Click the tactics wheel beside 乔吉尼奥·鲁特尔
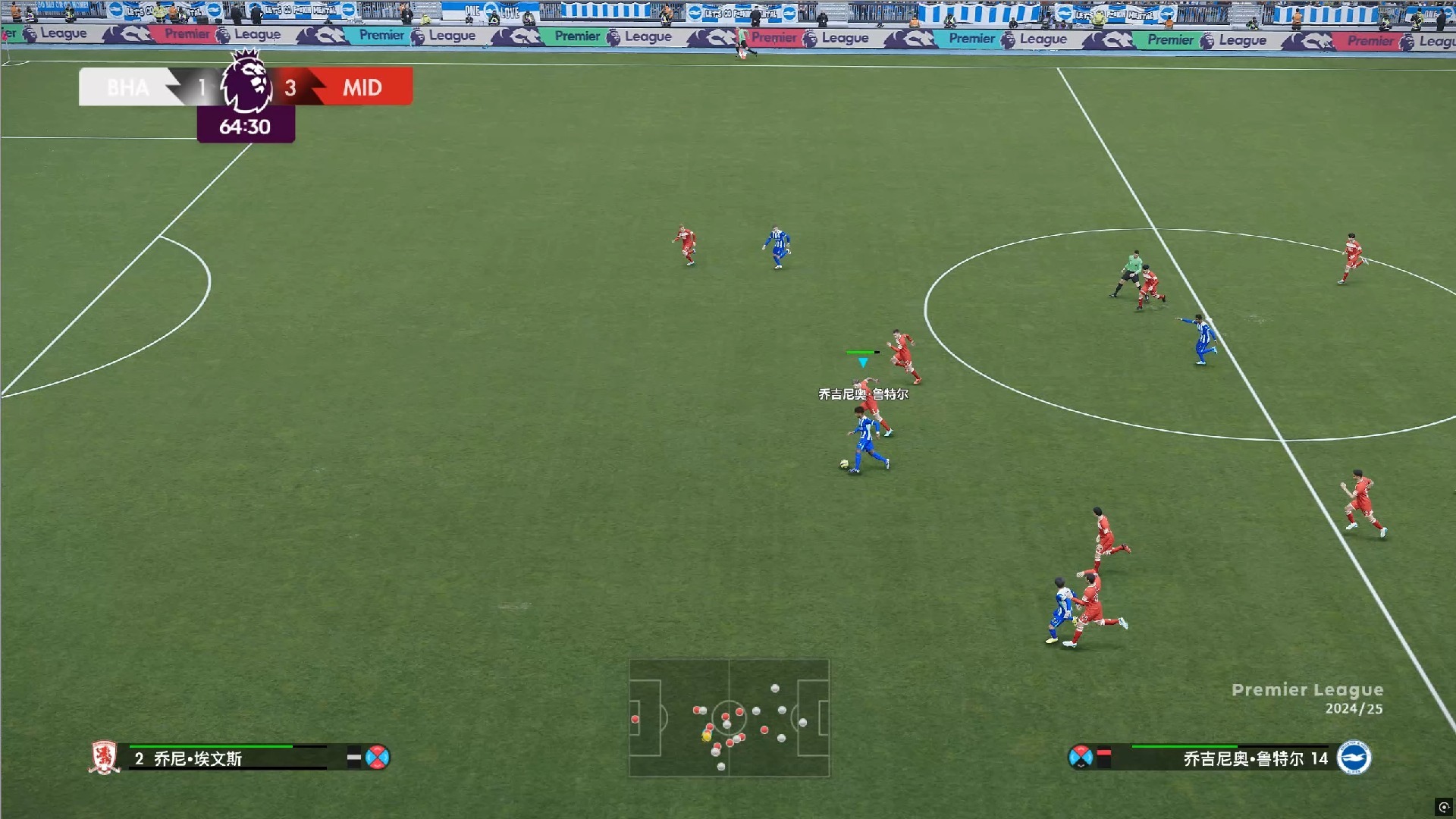 (1080, 757)
